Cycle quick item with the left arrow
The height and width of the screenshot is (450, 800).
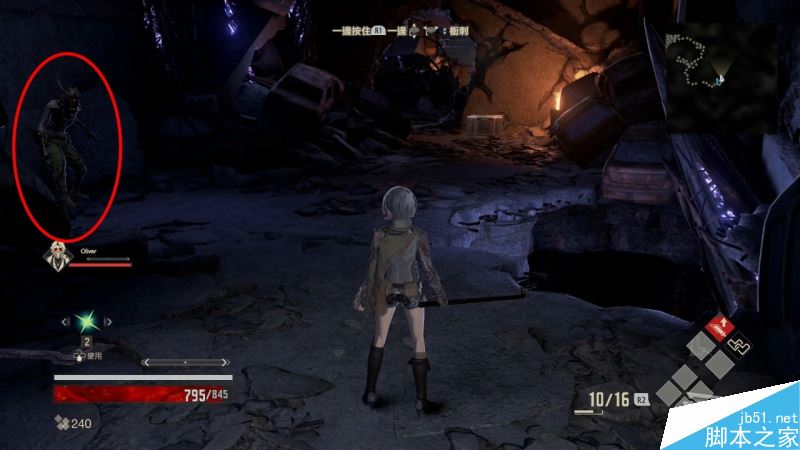pyautogui.click(x=65, y=322)
